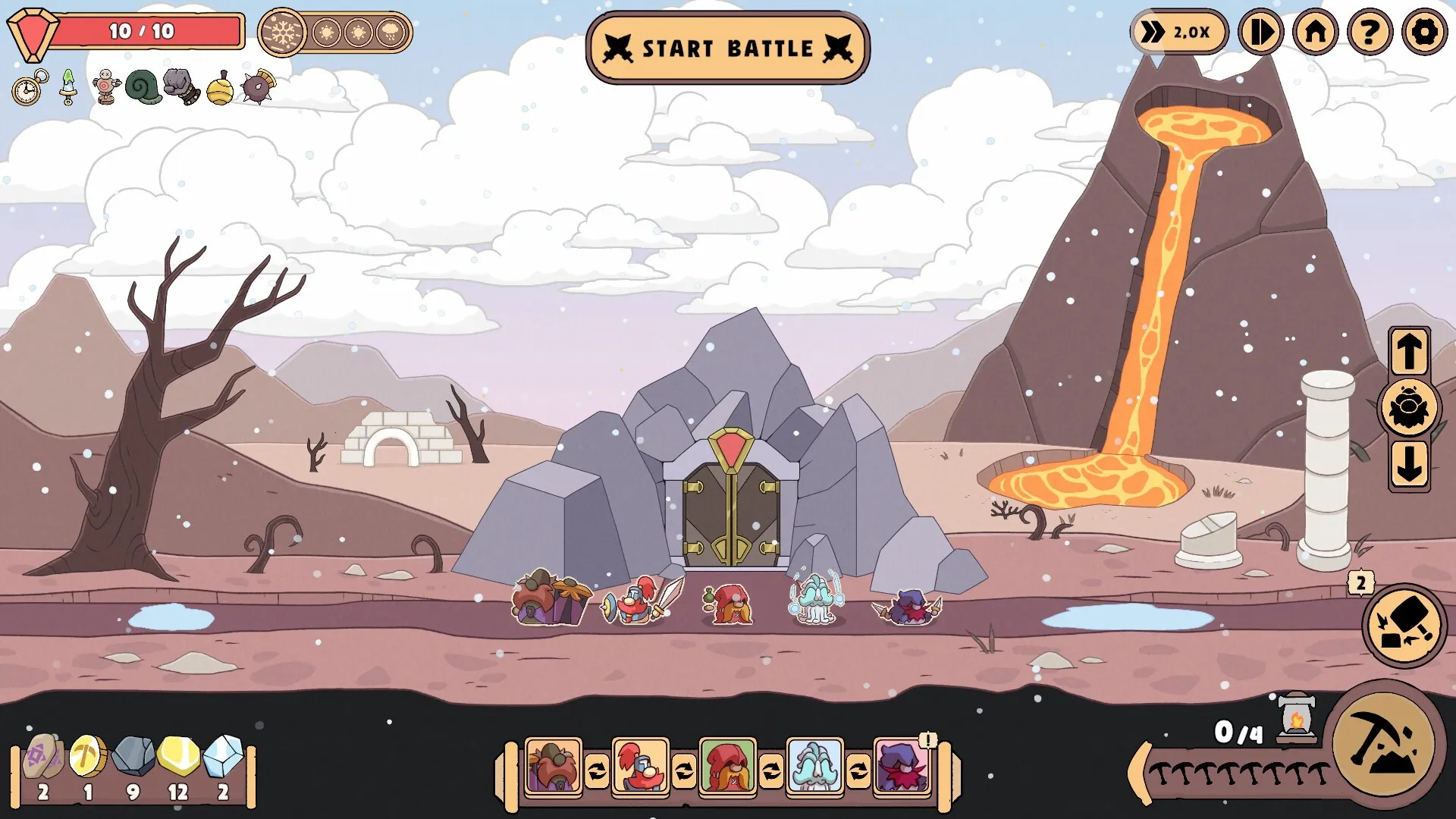Toggle the 2.0x game speed button

[x=1179, y=33]
